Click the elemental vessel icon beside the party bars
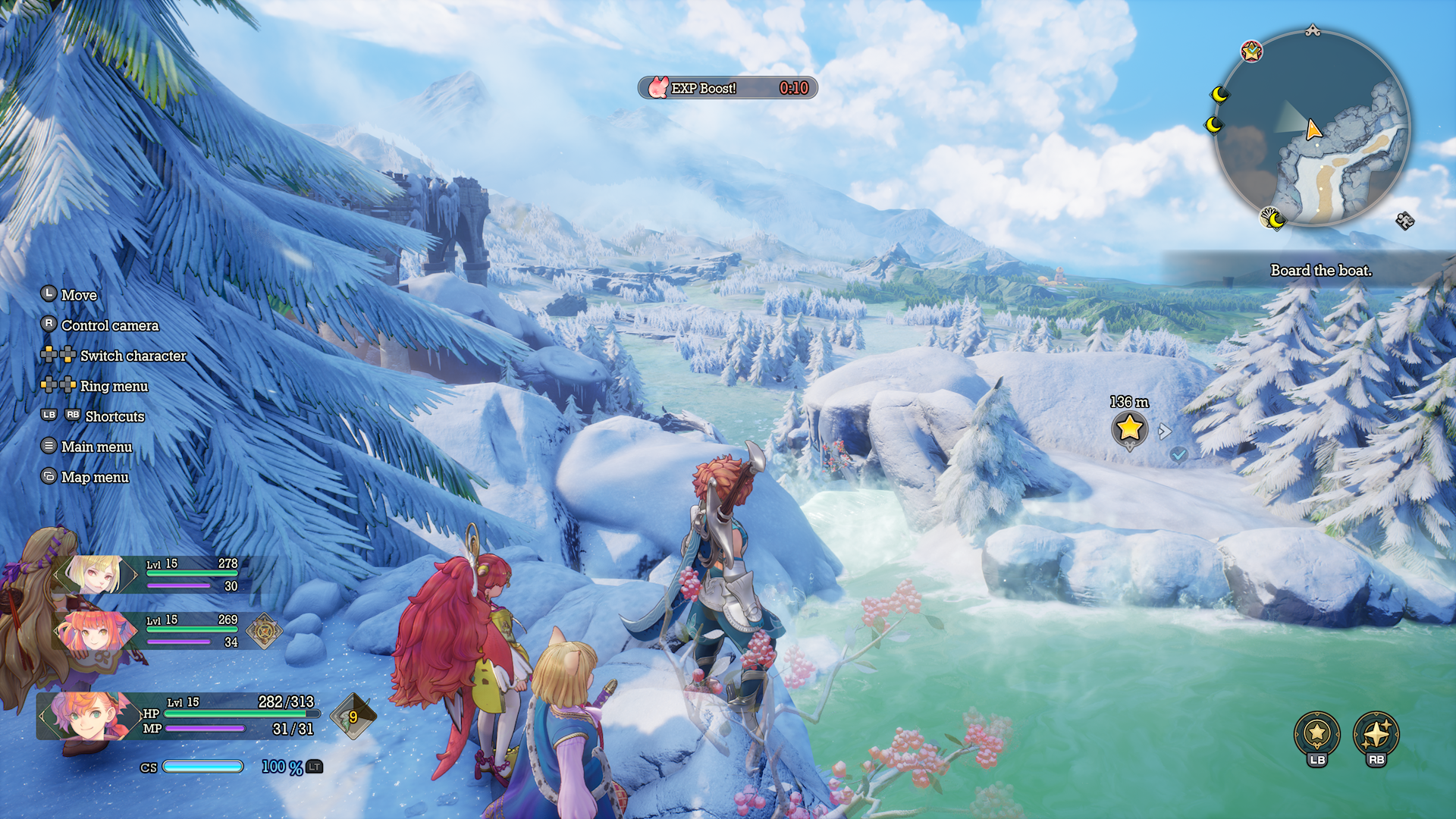The image size is (1456, 819). (x=264, y=630)
